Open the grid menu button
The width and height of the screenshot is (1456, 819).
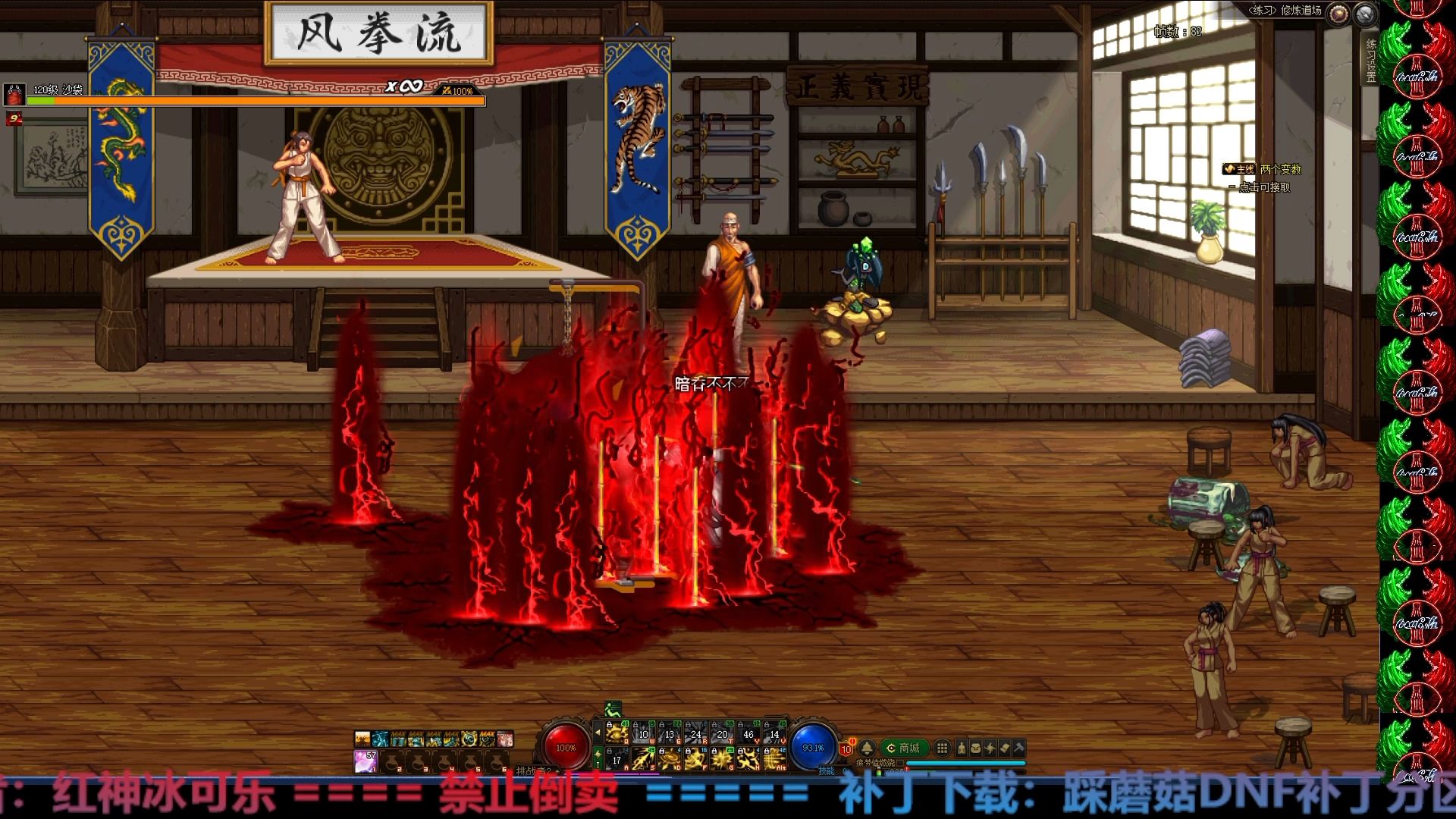(x=942, y=748)
